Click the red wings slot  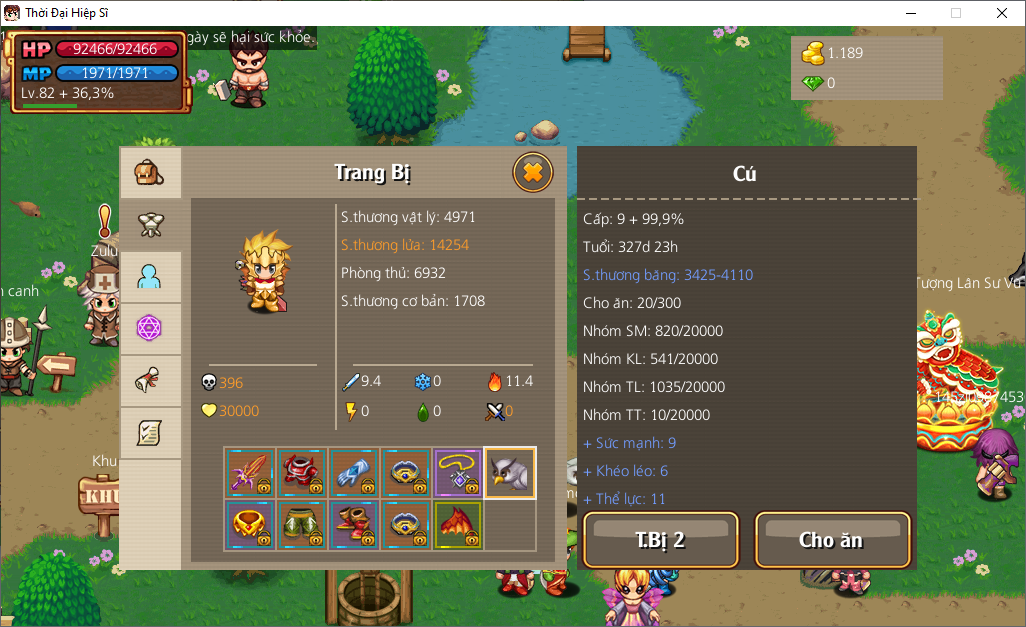[x=458, y=525]
